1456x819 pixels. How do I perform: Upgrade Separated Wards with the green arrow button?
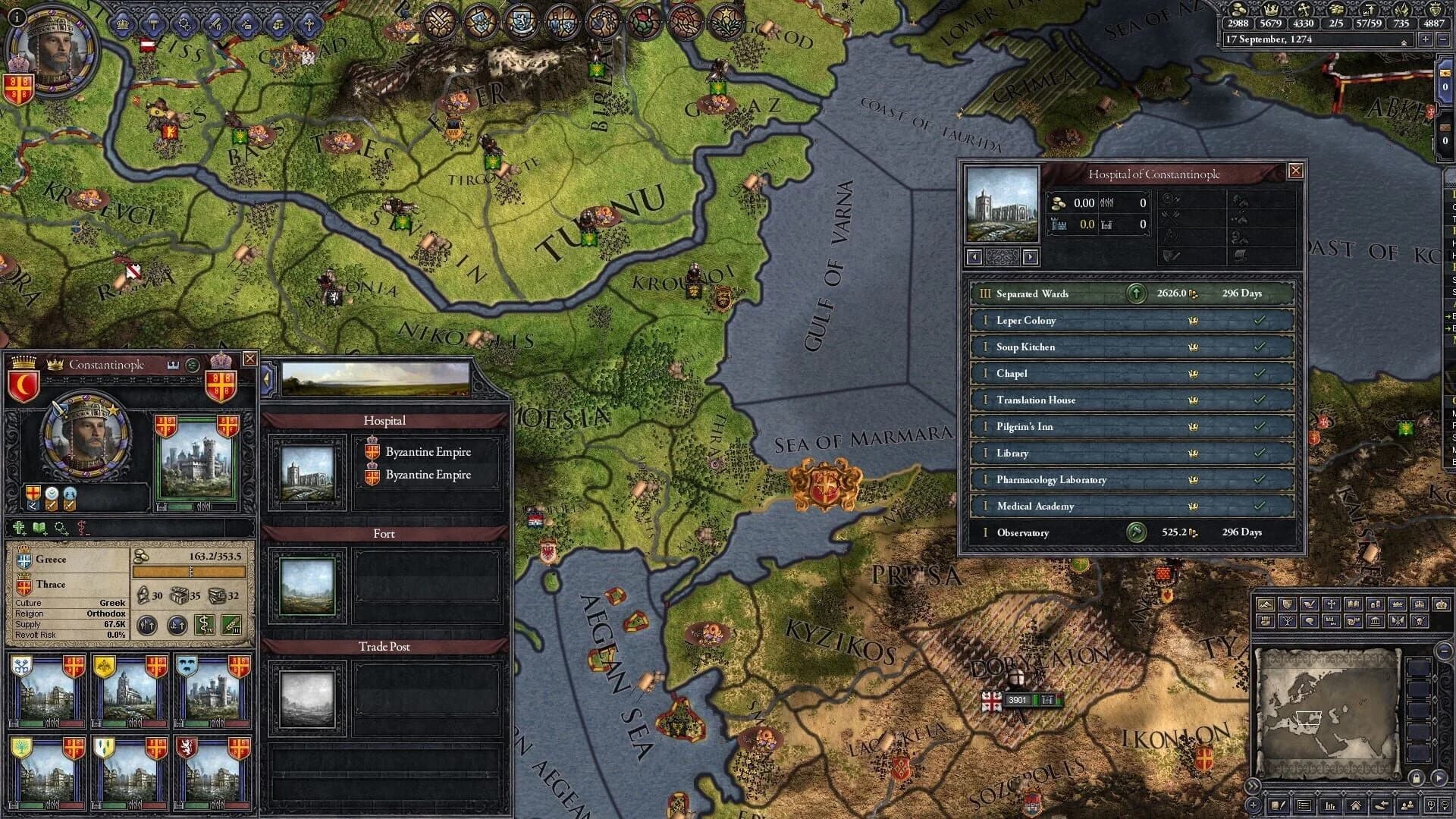click(1136, 293)
